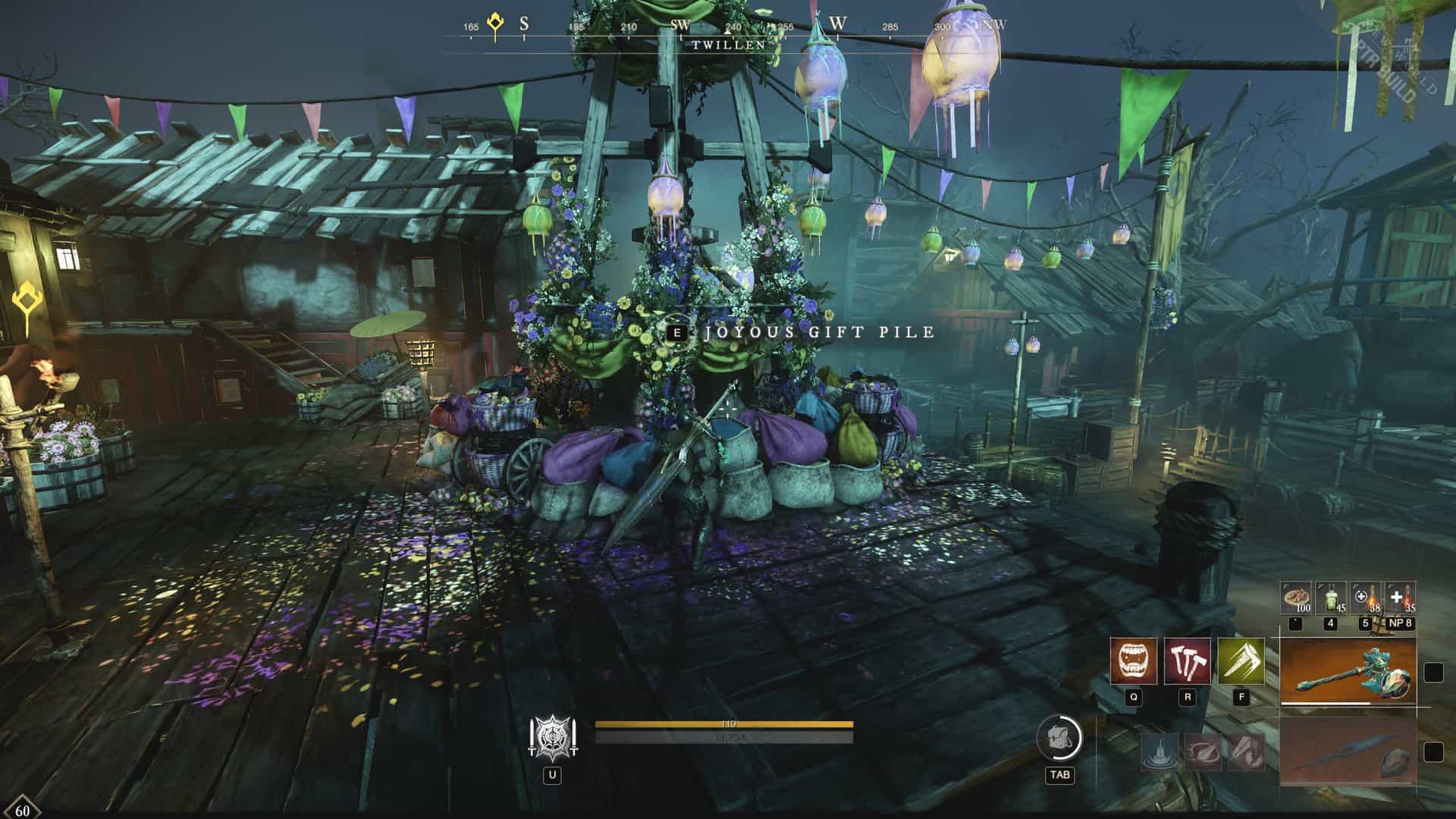Viewport: 1456px width, 819px height.
Task: Click the level 60 indicator bottom left
Action: coord(23,809)
